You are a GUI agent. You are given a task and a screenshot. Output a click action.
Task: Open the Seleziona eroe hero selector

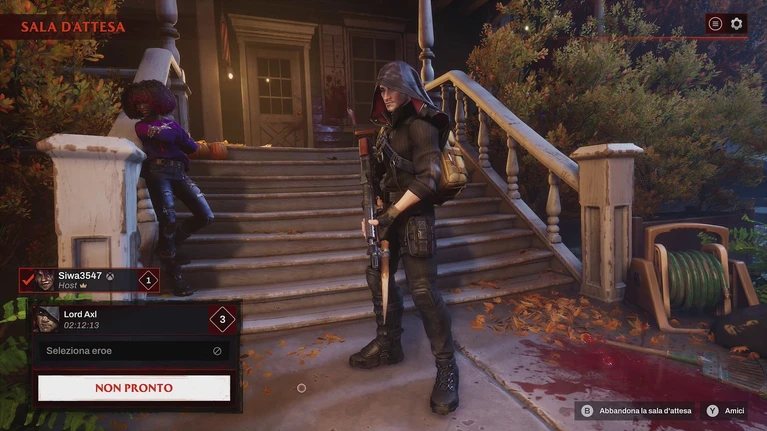tap(134, 351)
